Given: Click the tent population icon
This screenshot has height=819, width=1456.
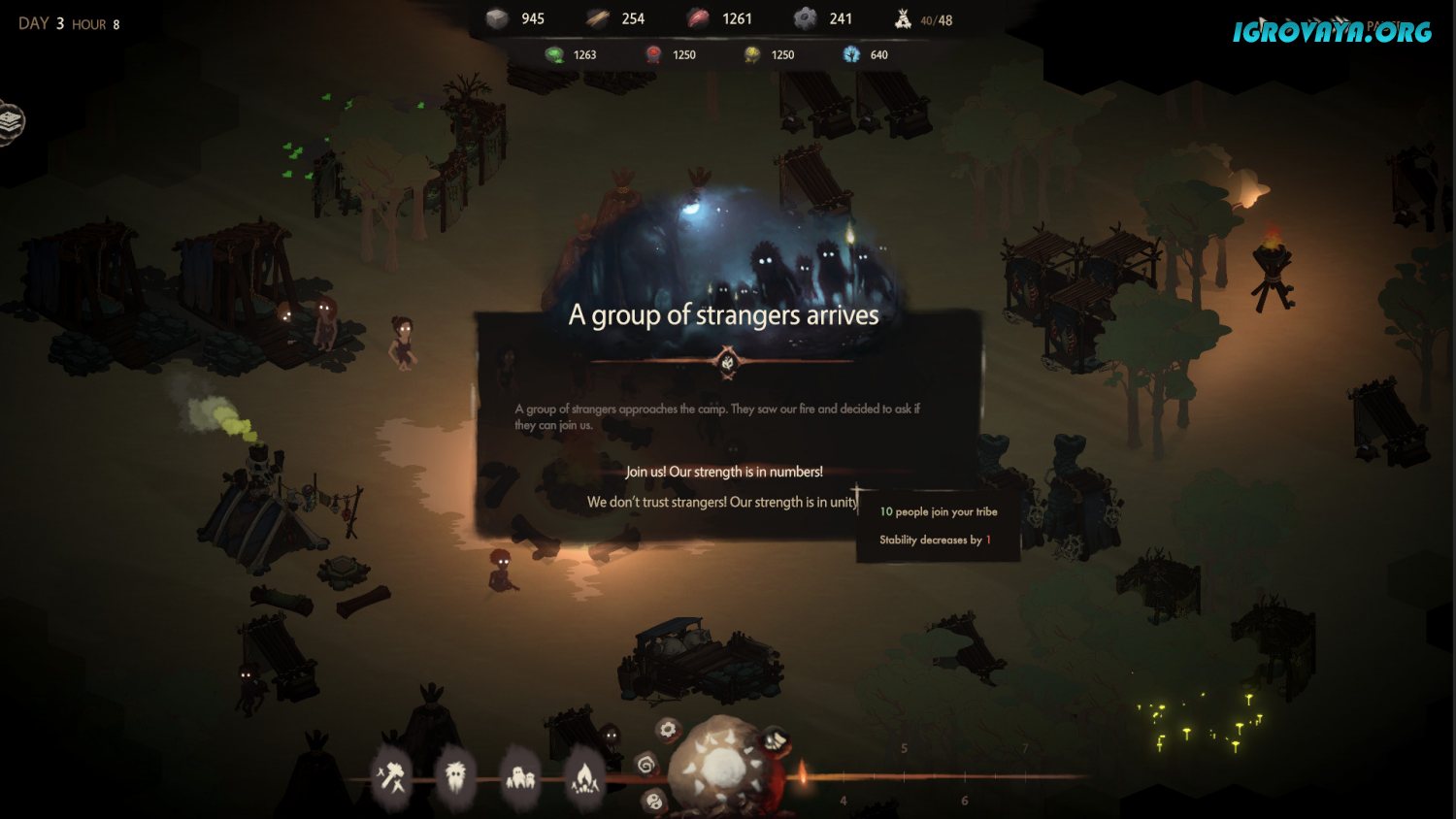Looking at the screenshot, I should [903, 18].
